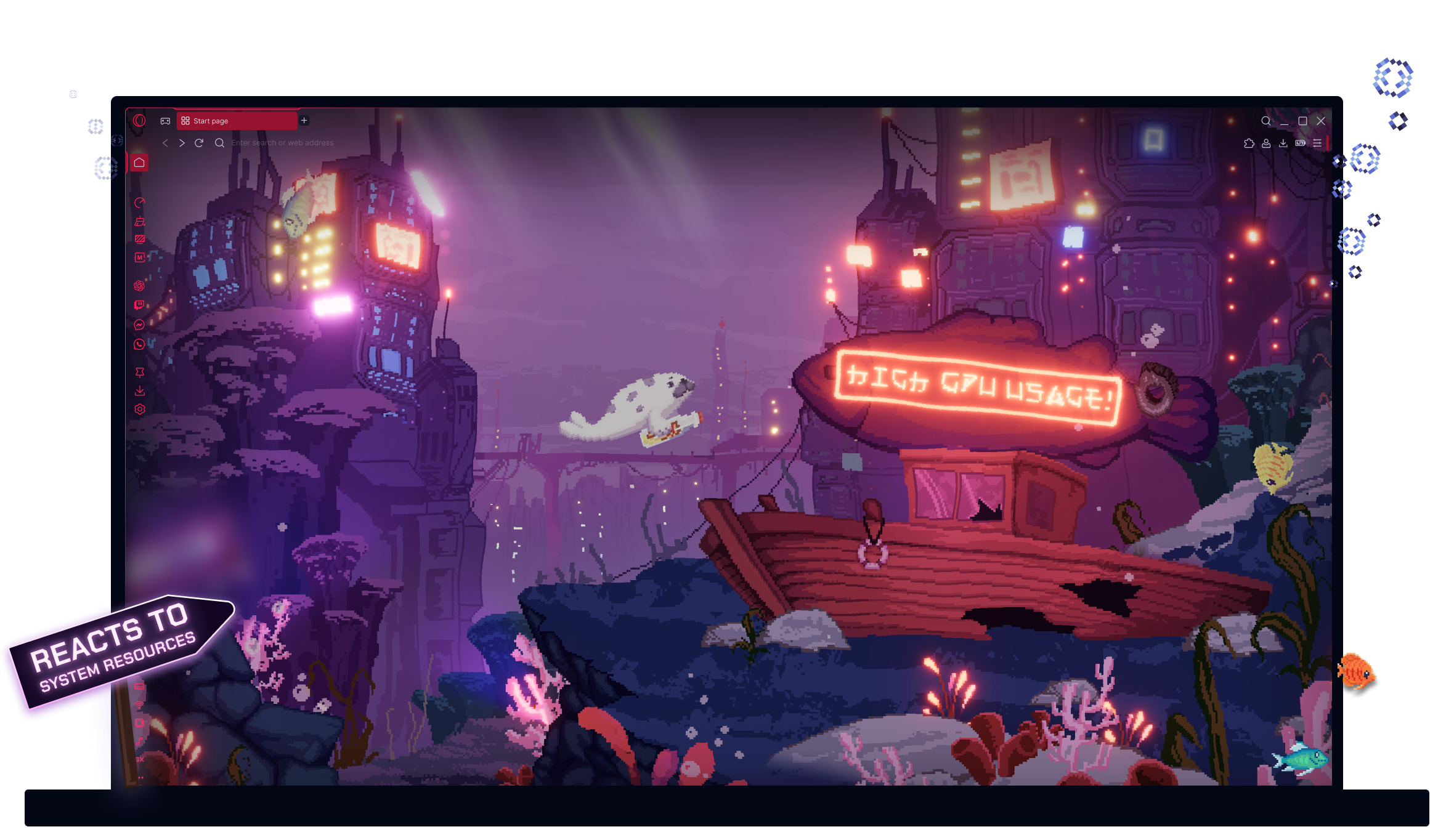1454x840 pixels.
Task: Open the Twitch sidebar panel
Action: click(x=140, y=305)
